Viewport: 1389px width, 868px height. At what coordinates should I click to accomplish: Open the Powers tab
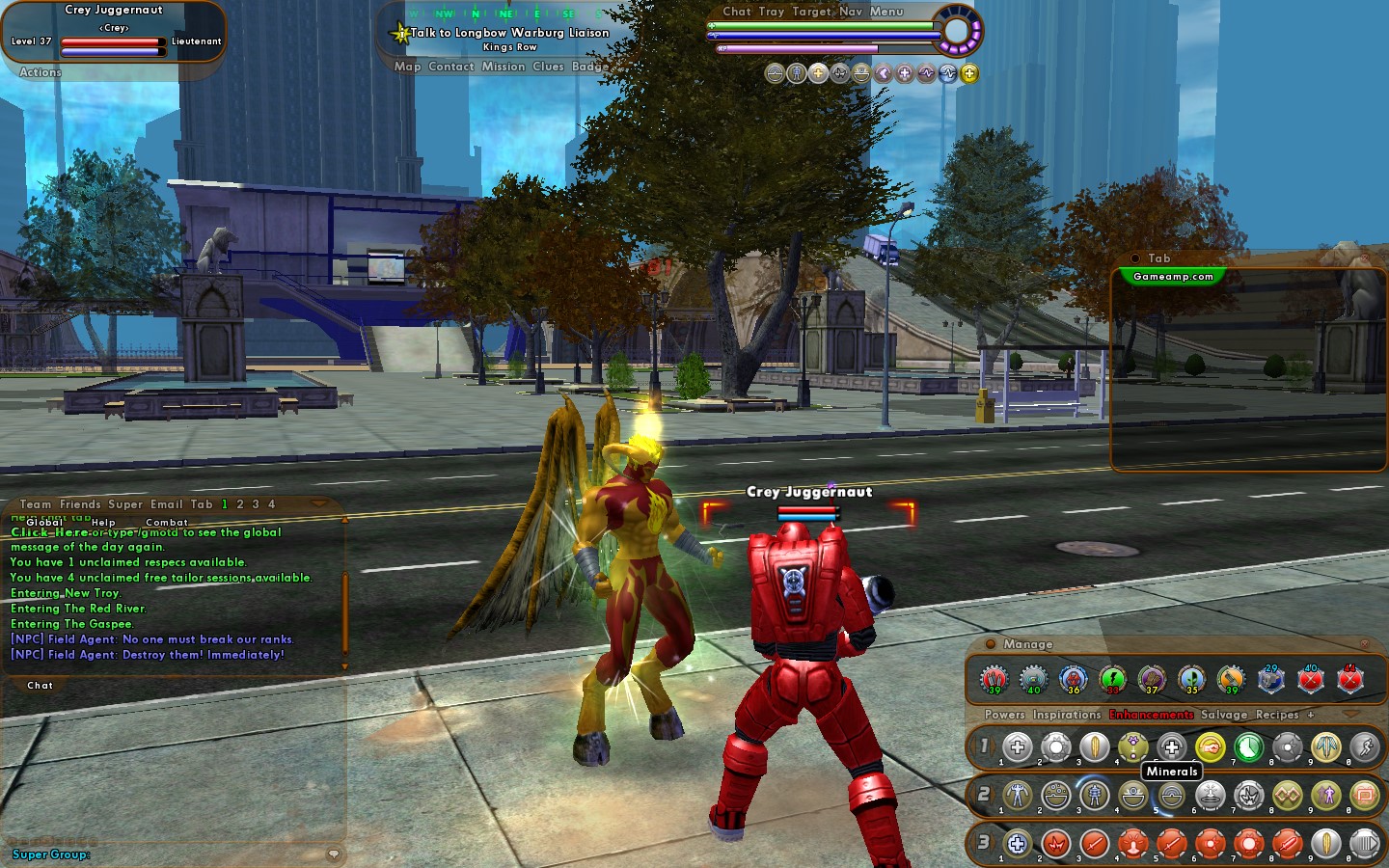point(1005,715)
